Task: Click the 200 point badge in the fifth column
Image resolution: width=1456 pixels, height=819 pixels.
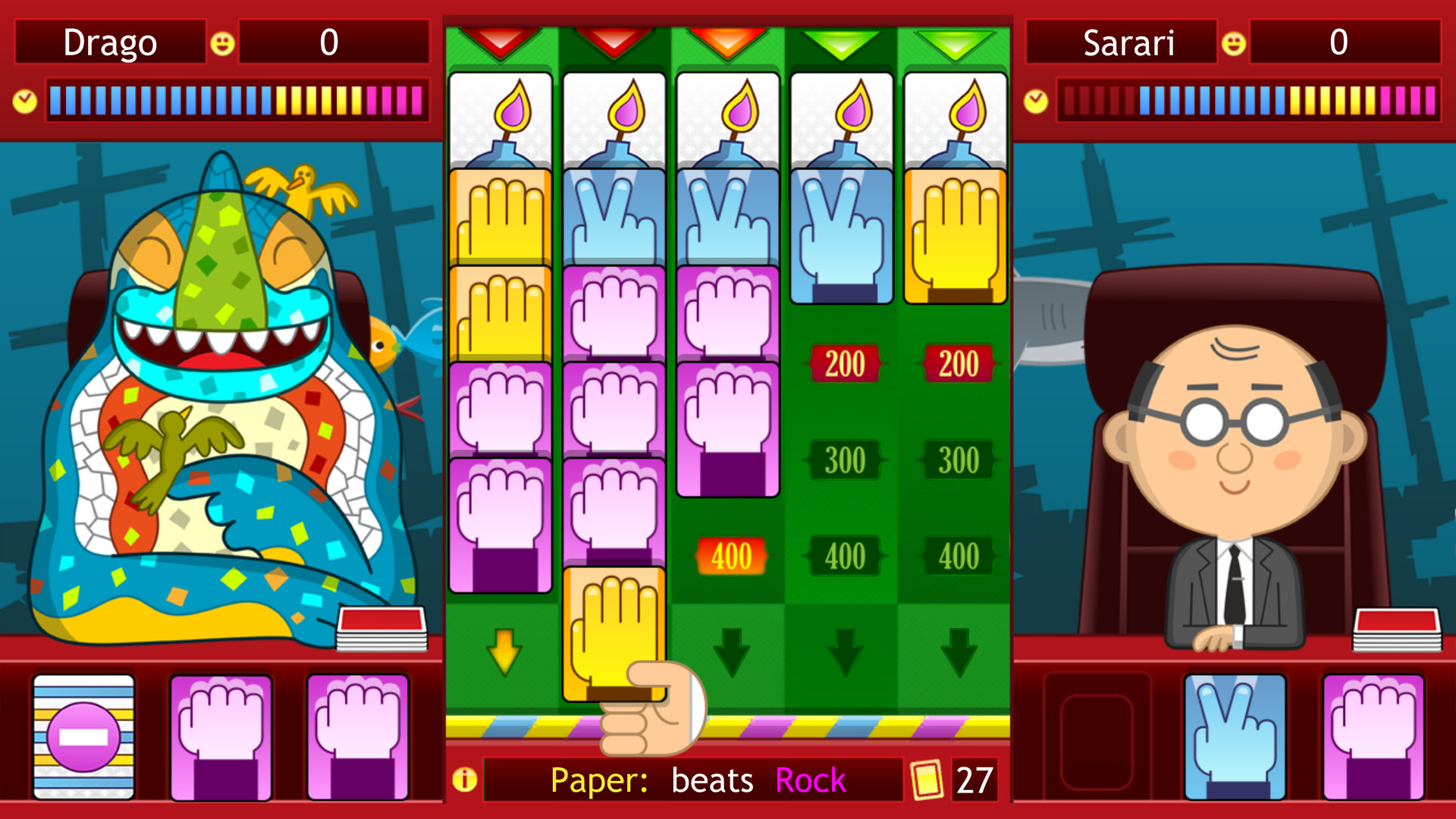Action: click(x=957, y=363)
